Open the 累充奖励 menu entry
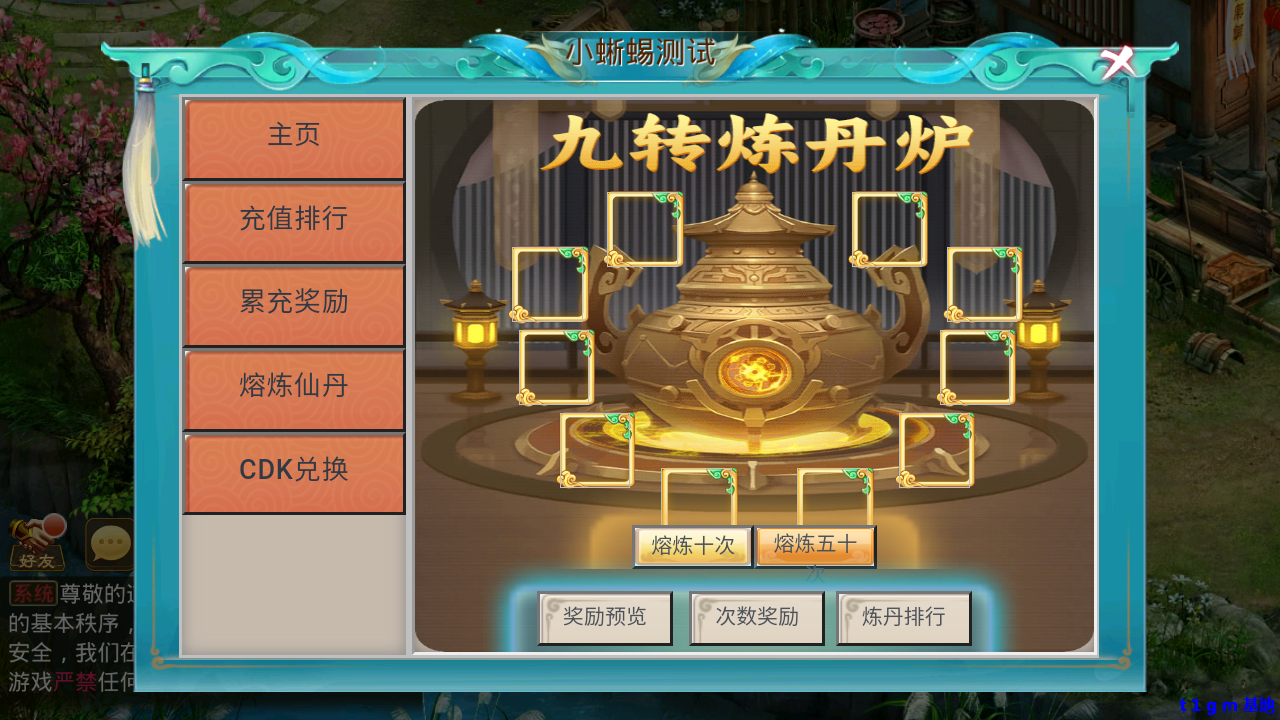Viewport: 1280px width, 720px height. pos(294,304)
